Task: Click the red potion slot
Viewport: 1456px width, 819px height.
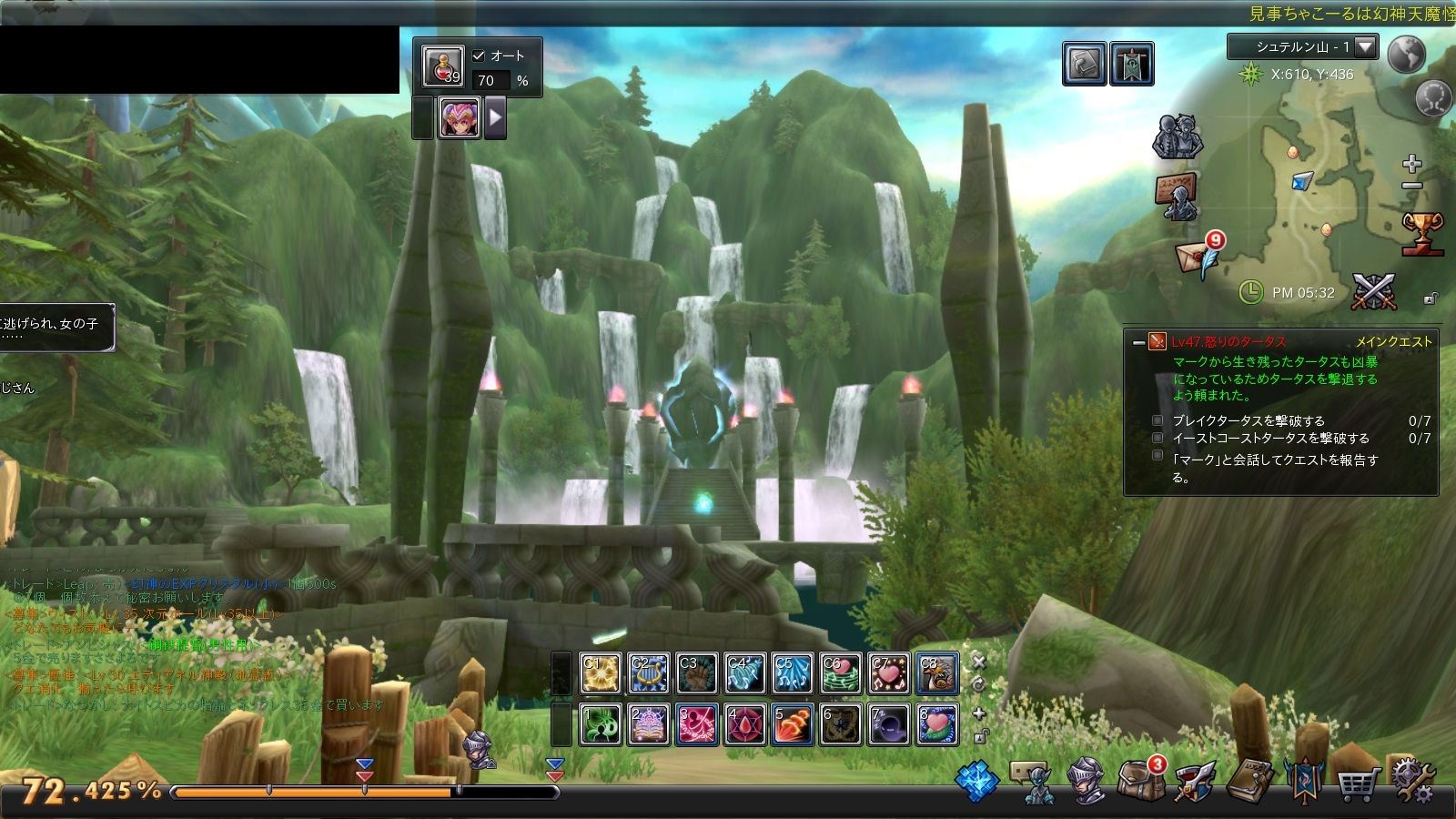Action: (x=442, y=66)
